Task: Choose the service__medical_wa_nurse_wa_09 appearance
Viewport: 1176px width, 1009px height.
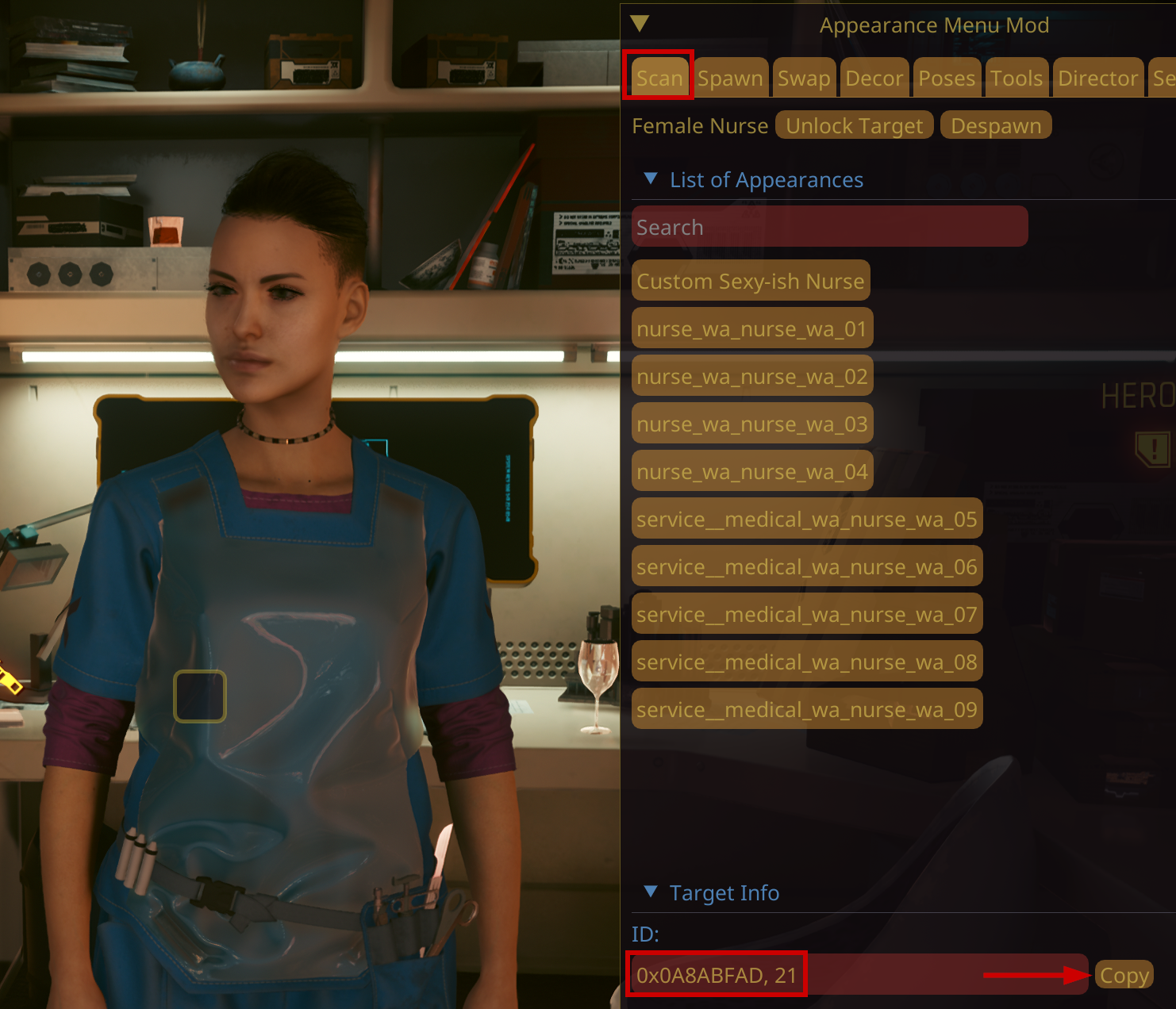Action: (806, 709)
